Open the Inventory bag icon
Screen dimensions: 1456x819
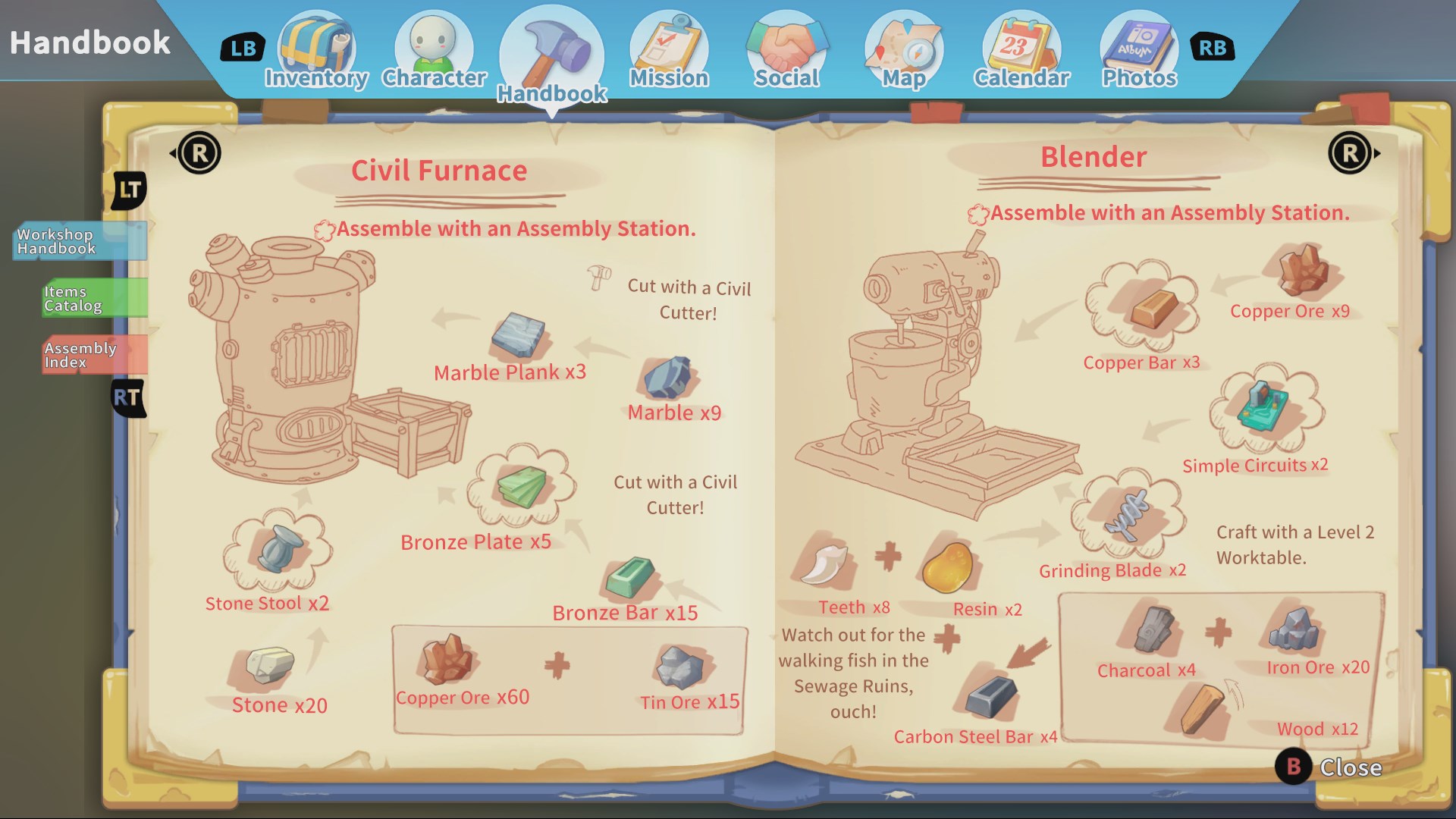tap(318, 45)
